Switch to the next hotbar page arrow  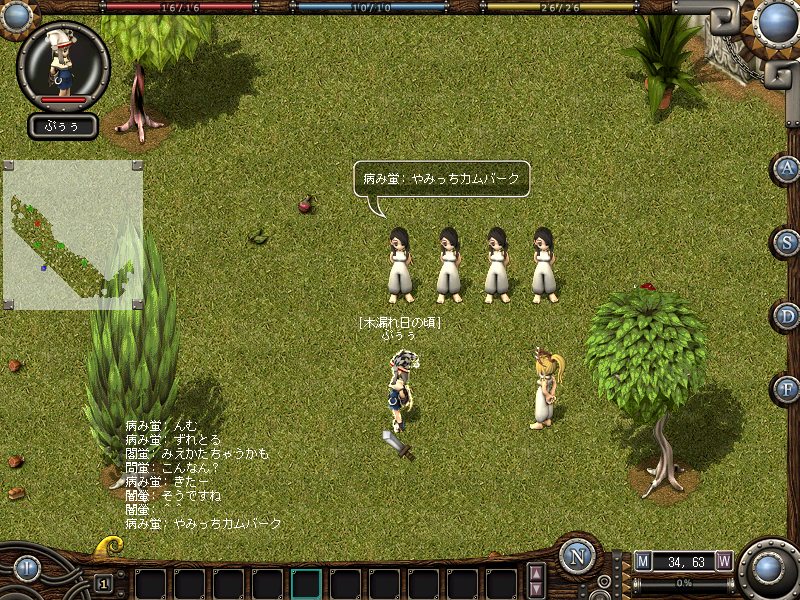(x=536, y=590)
